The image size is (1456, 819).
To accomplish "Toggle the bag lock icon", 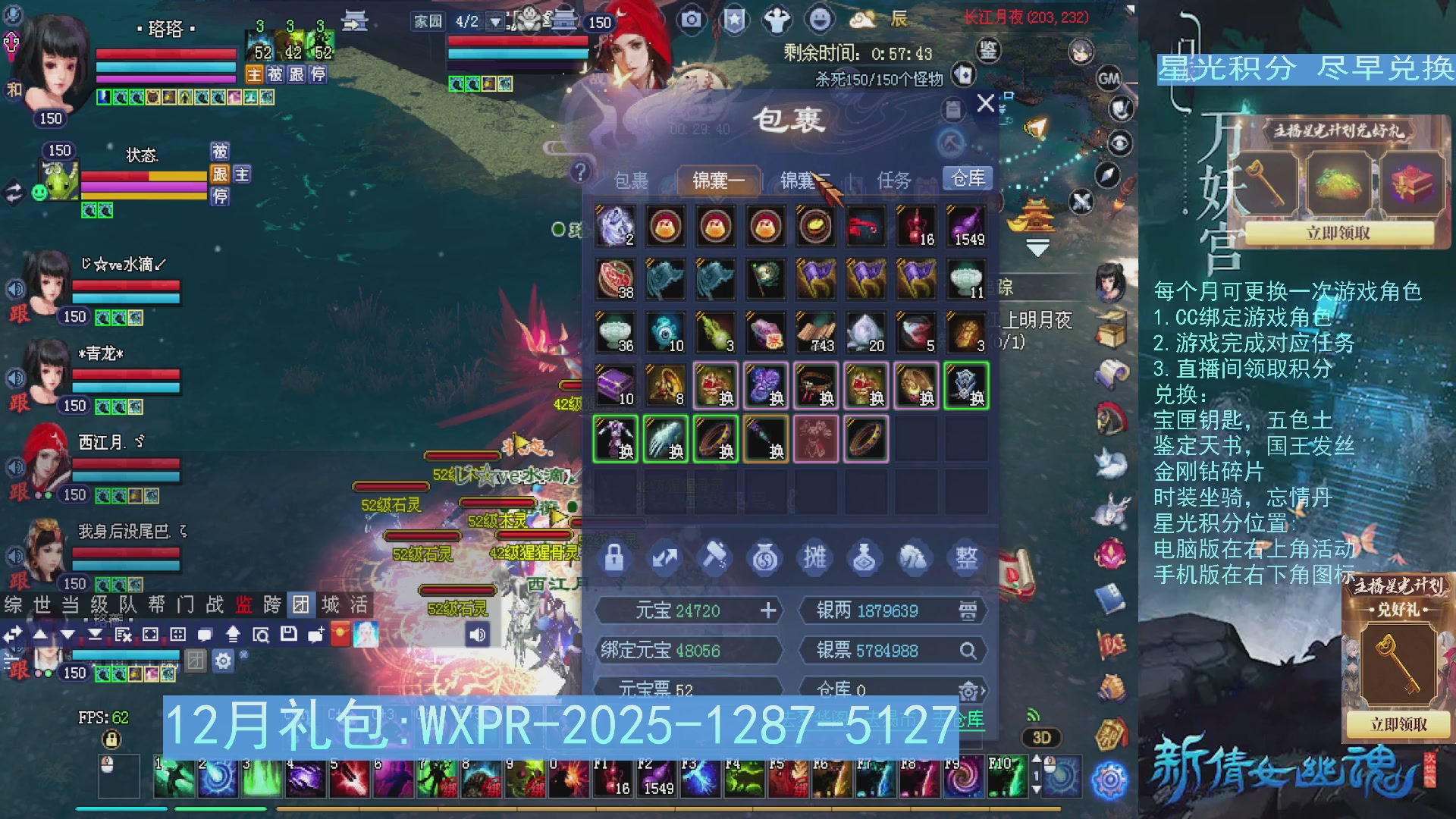I will [x=614, y=559].
